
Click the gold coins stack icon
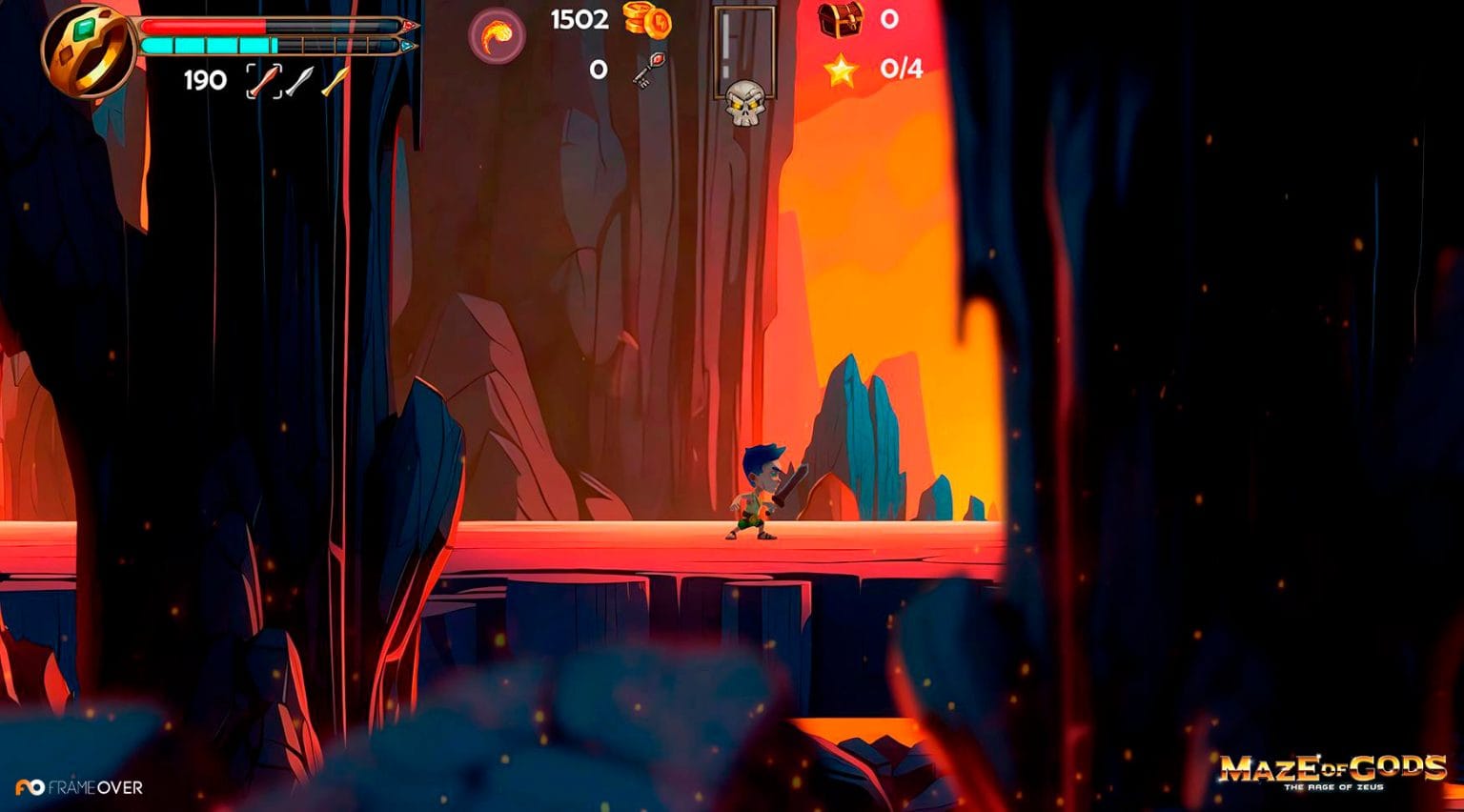tap(647, 20)
